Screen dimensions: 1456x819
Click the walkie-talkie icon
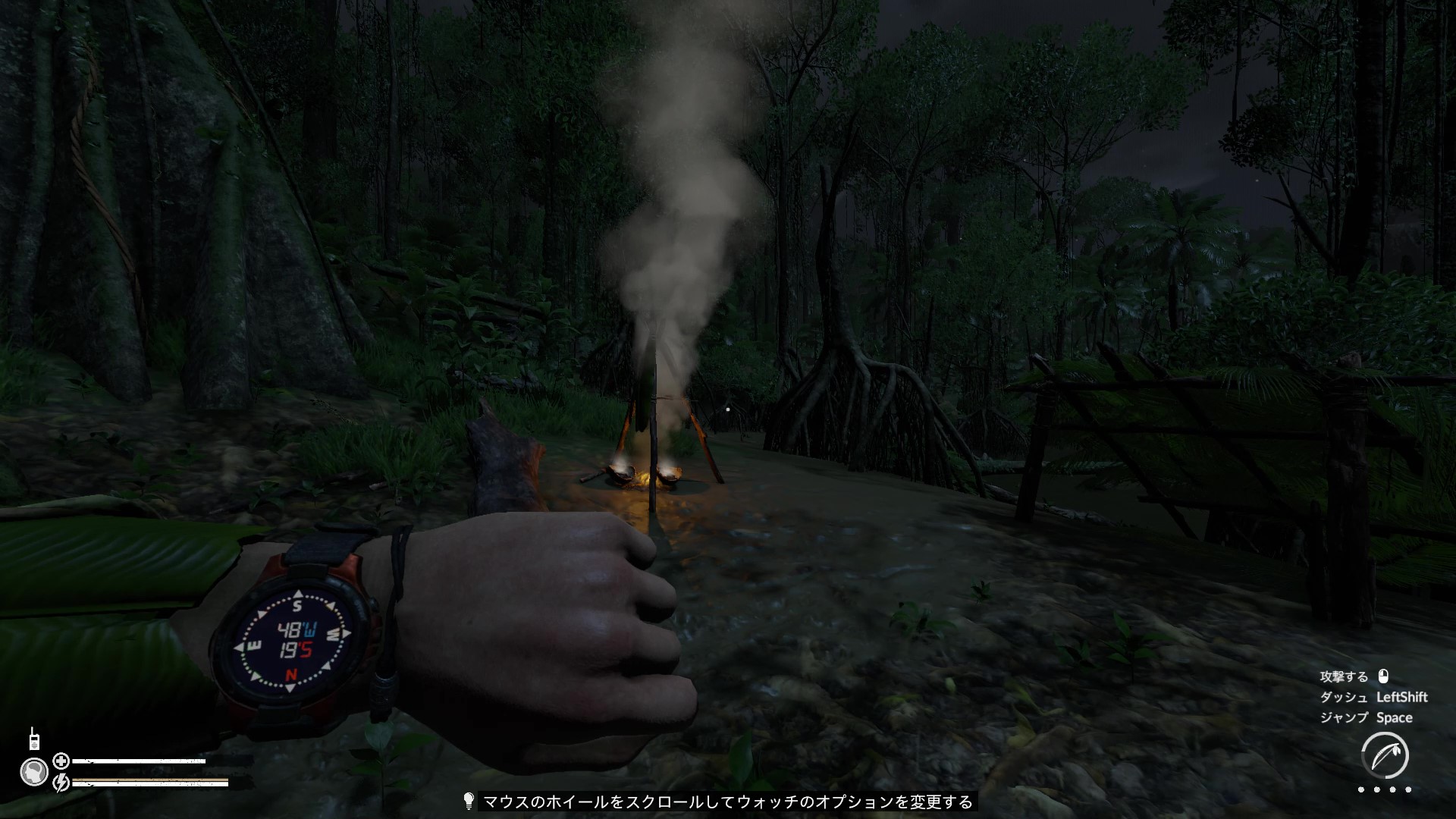[x=34, y=738]
